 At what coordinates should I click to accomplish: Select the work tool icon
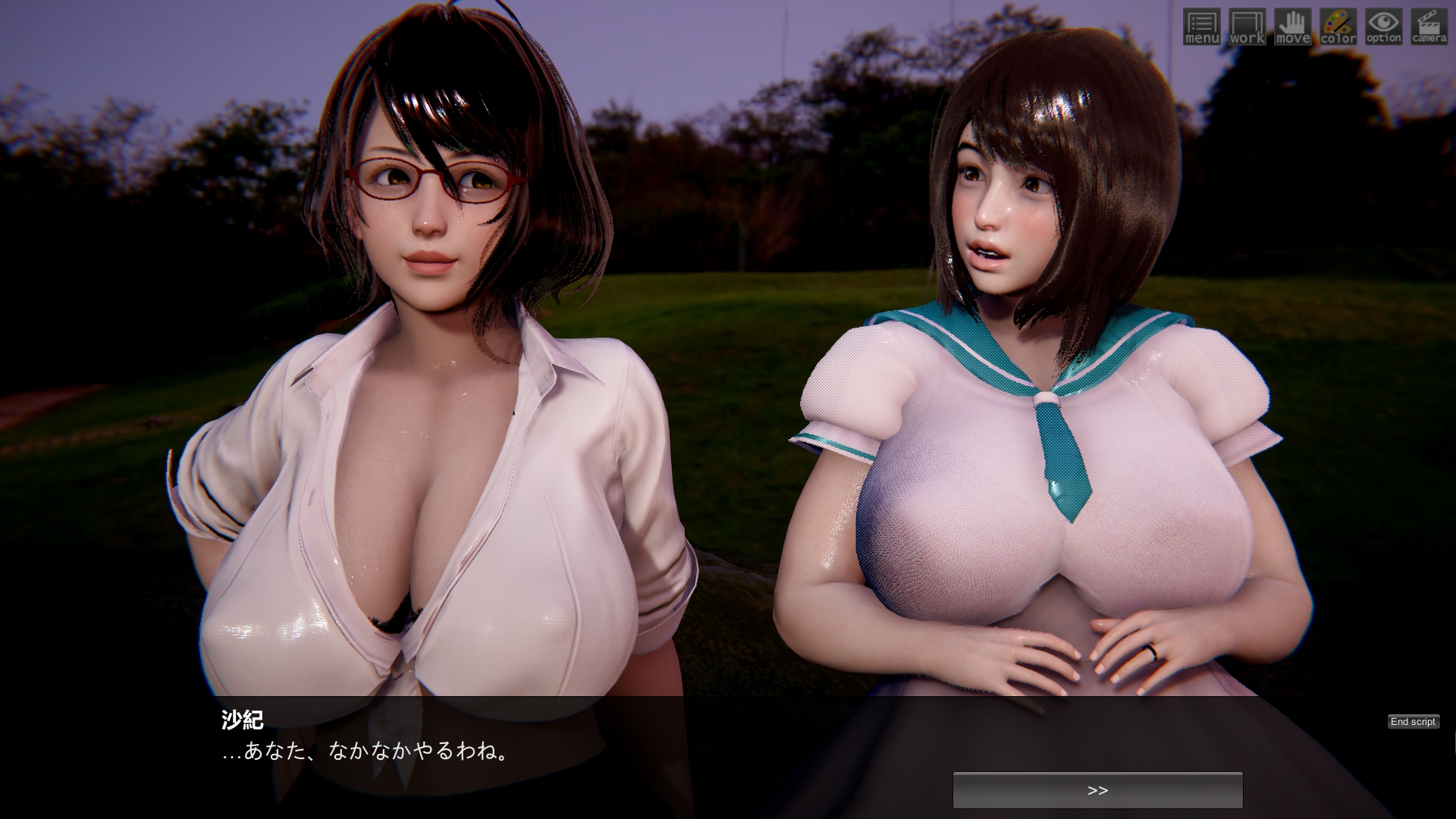click(x=1247, y=27)
